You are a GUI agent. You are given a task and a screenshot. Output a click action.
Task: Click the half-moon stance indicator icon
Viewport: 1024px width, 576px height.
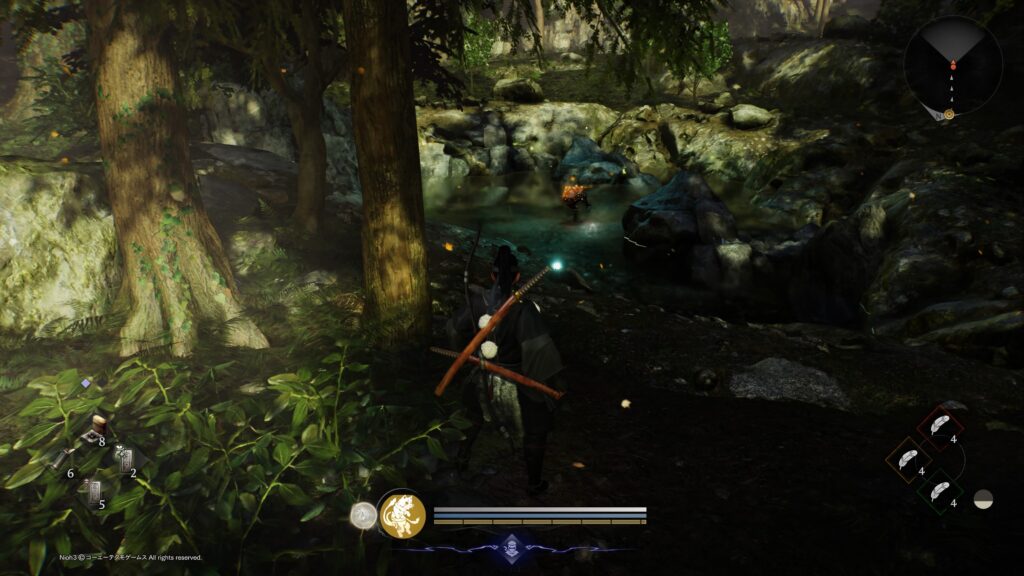click(984, 498)
